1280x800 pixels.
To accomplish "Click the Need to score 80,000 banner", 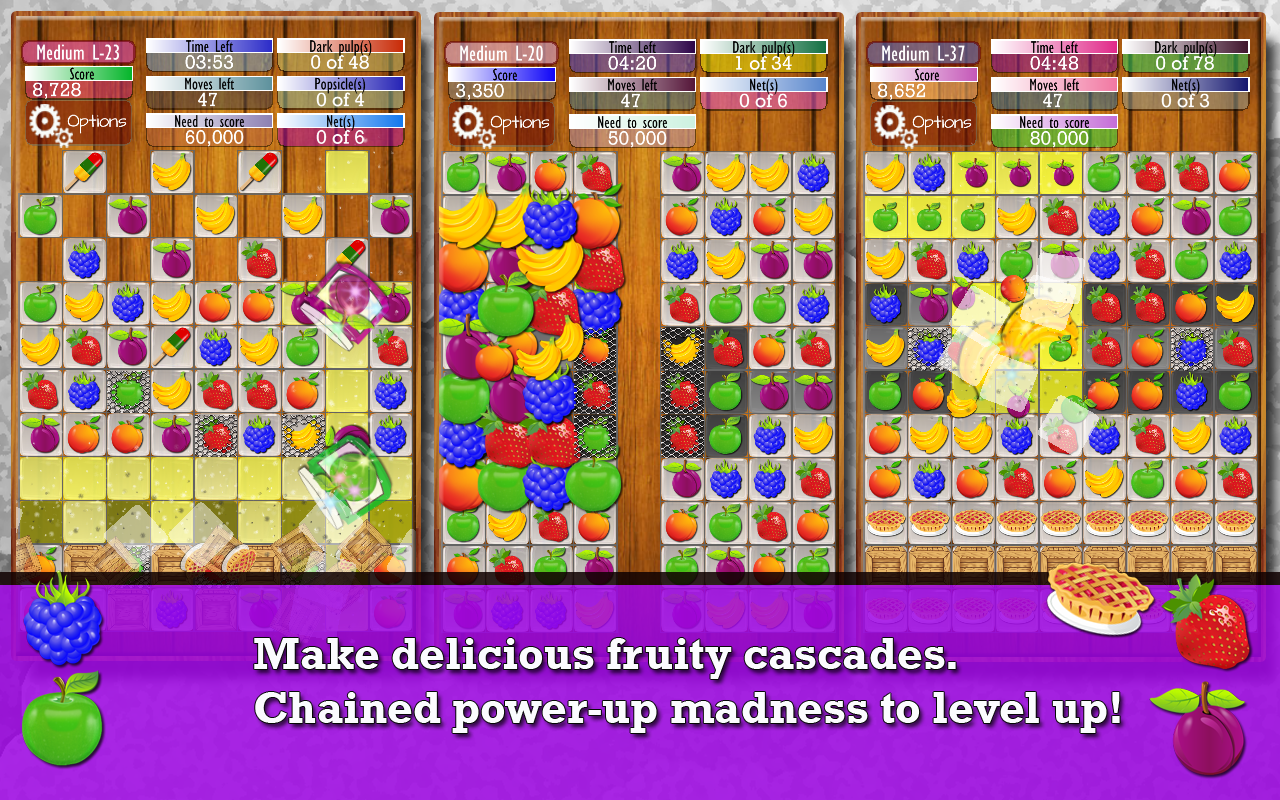I will tap(1055, 132).
